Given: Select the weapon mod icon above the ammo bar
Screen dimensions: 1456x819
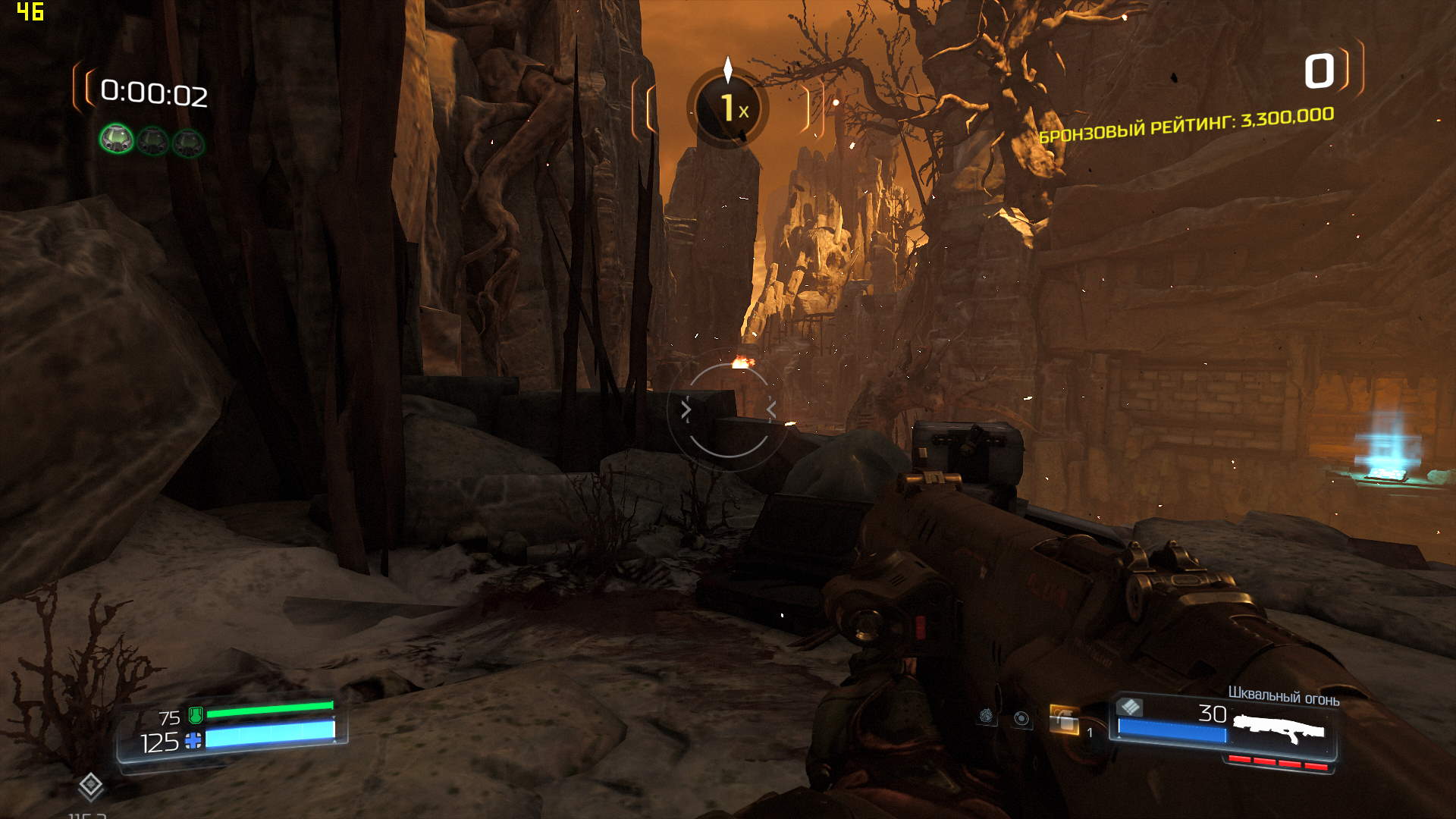Looking at the screenshot, I should 1130,707.
